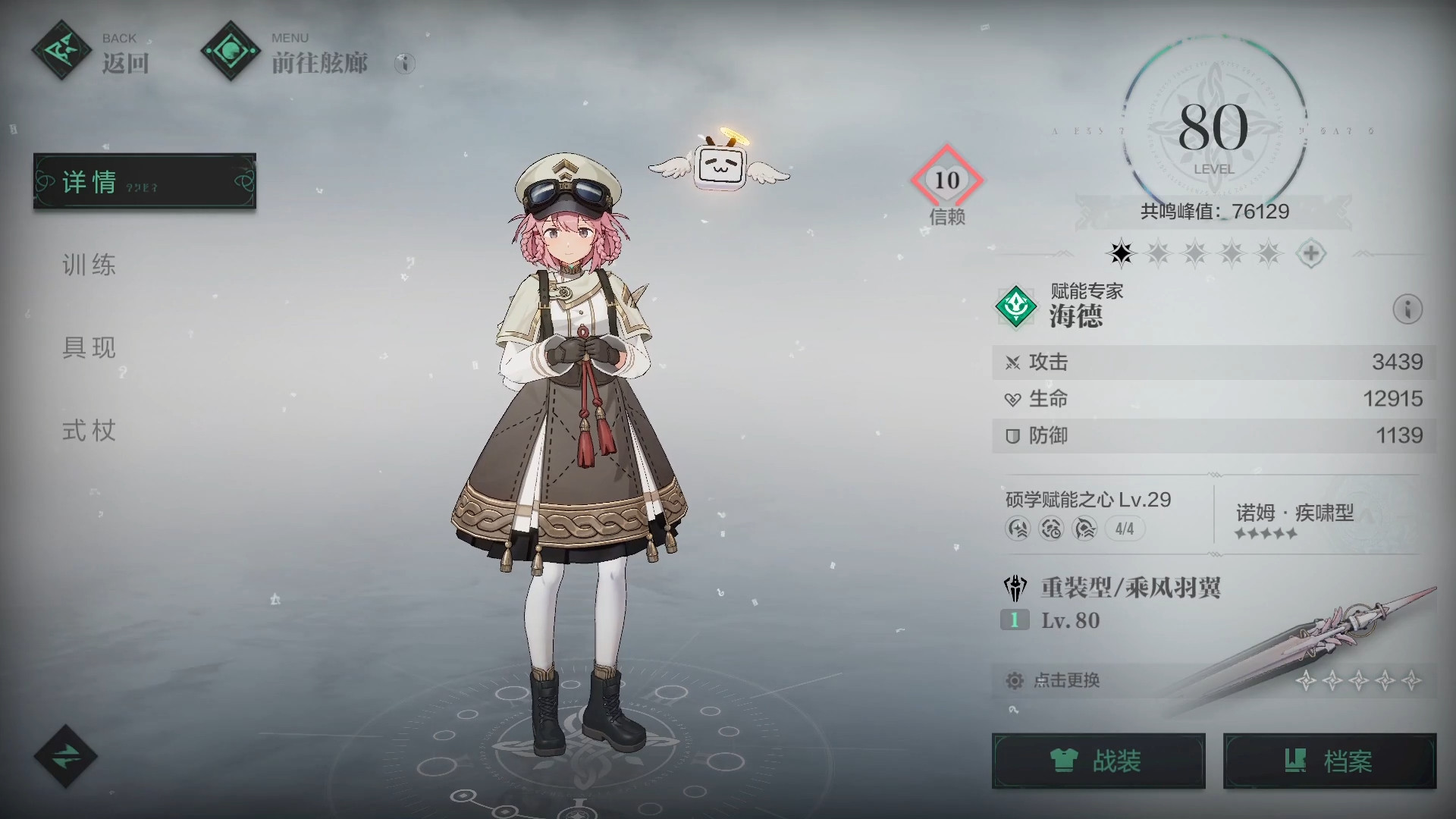This screenshot has height=819, width=1456.
Task: Show character info for 海德
Action: [x=1407, y=309]
